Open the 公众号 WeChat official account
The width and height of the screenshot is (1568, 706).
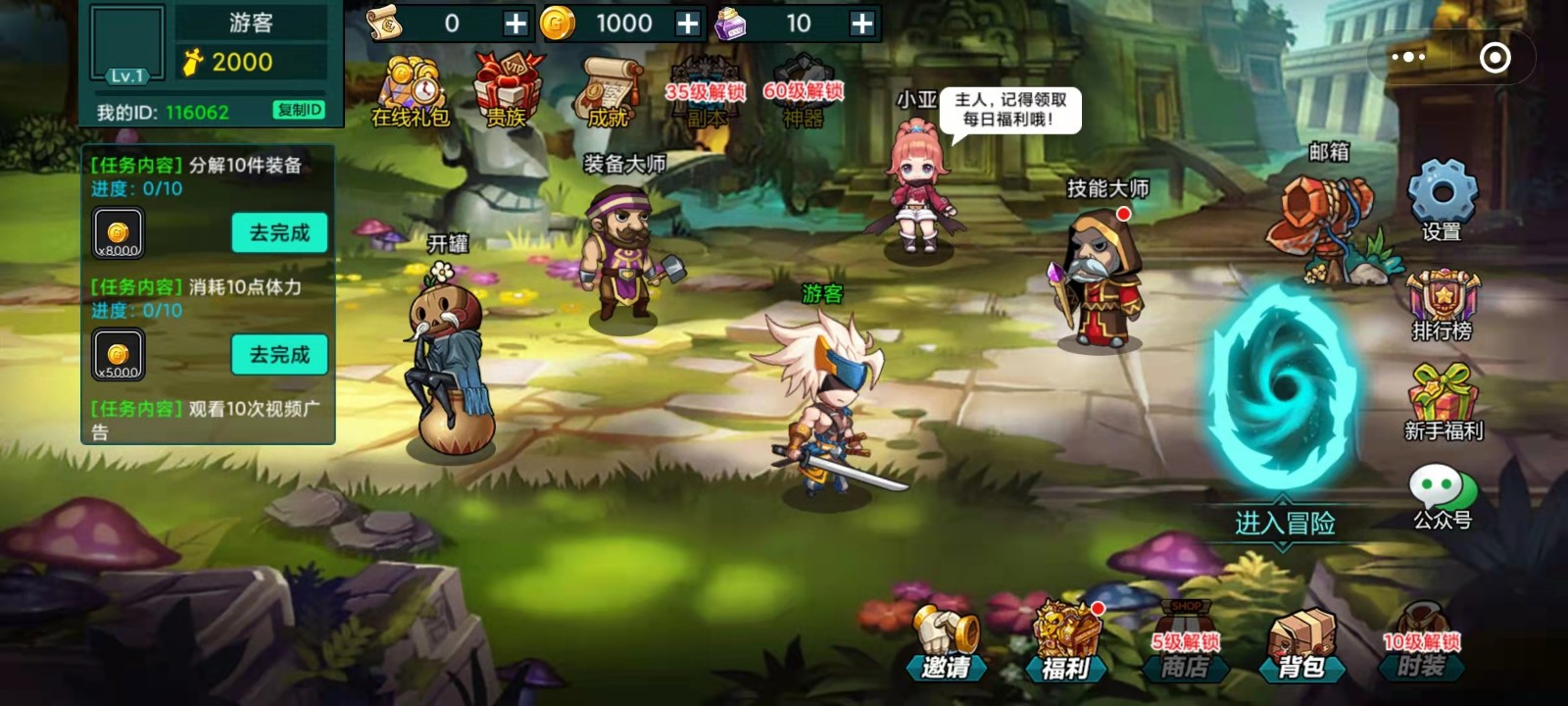pos(1442,497)
